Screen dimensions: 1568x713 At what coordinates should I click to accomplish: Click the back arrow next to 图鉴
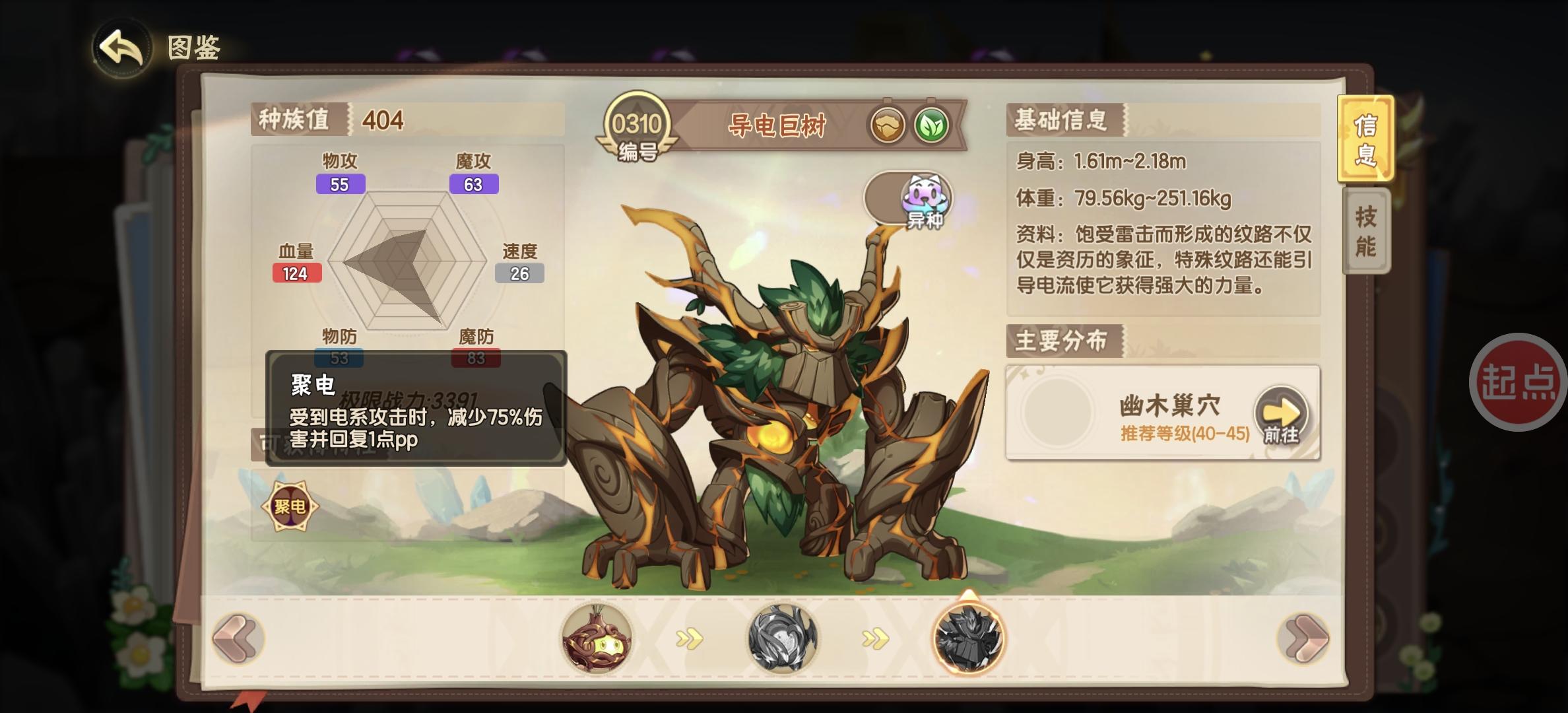coord(122,46)
